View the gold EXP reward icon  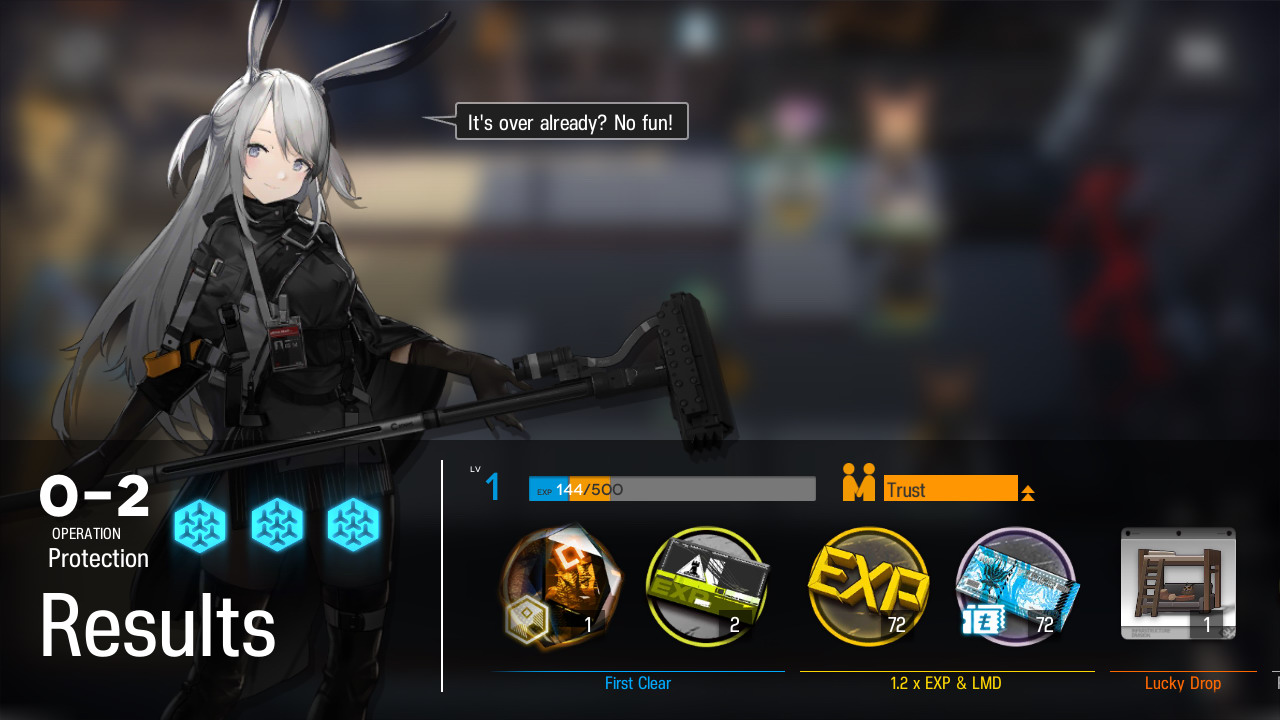coord(868,587)
